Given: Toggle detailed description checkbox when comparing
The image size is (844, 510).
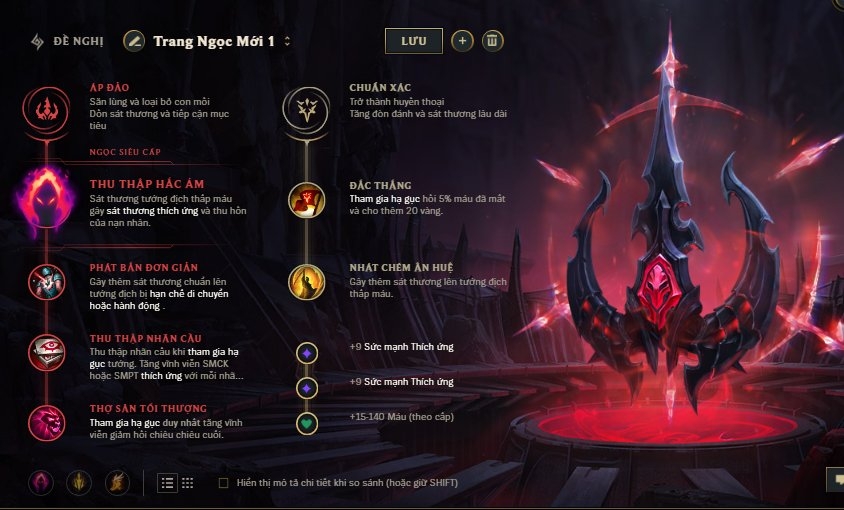Looking at the screenshot, I should pos(223,483).
